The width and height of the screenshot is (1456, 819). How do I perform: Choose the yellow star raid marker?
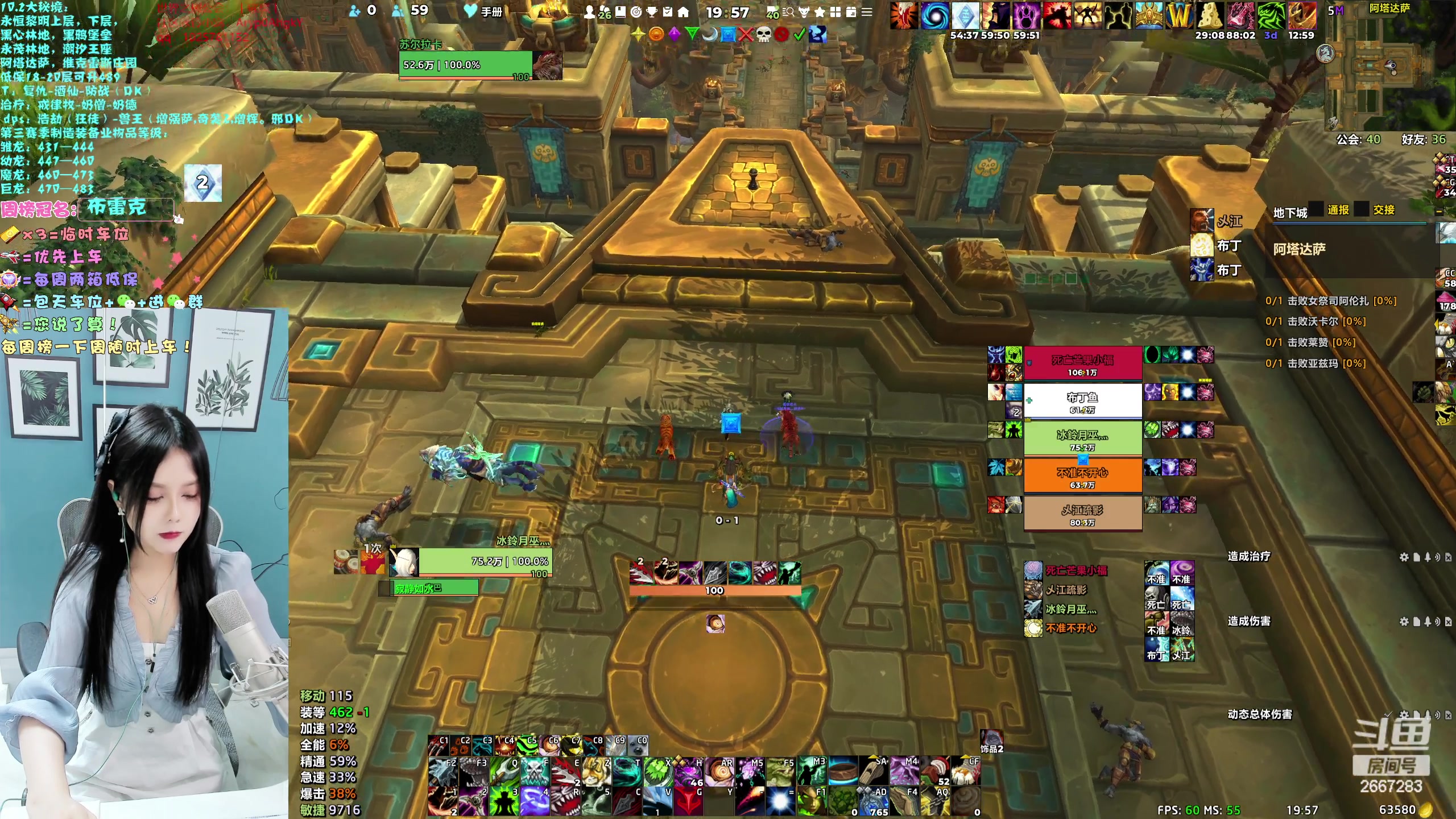point(638,35)
